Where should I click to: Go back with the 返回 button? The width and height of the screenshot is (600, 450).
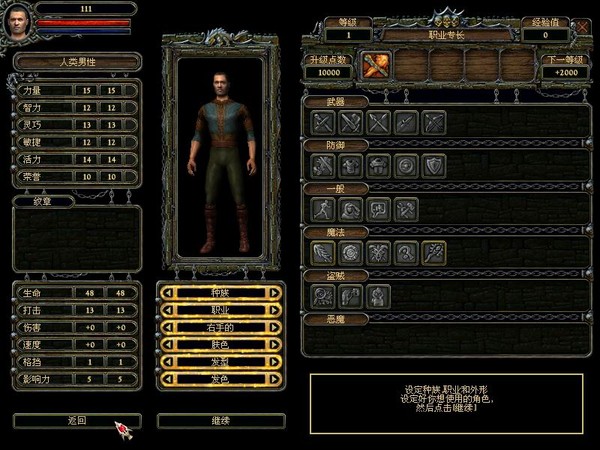[77, 421]
